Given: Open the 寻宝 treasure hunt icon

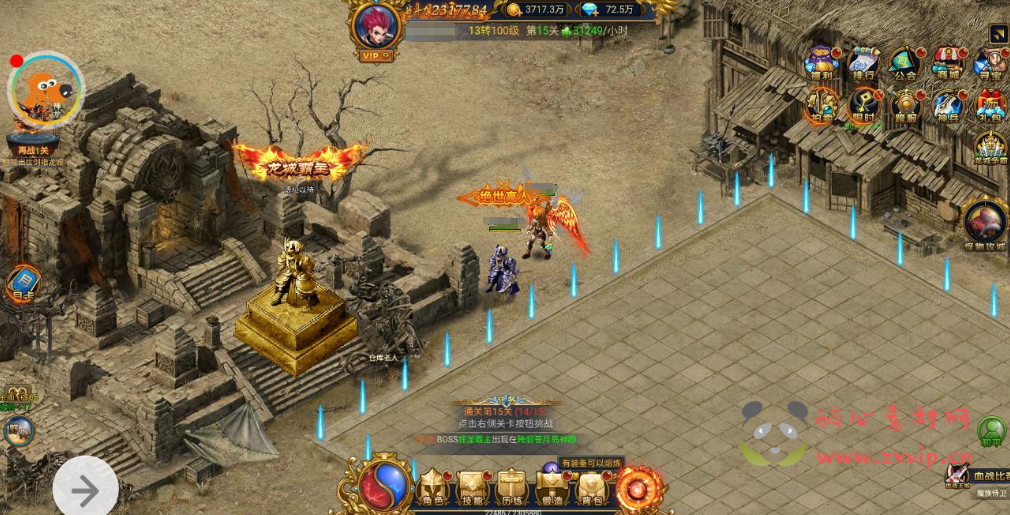Looking at the screenshot, I should point(988,62).
